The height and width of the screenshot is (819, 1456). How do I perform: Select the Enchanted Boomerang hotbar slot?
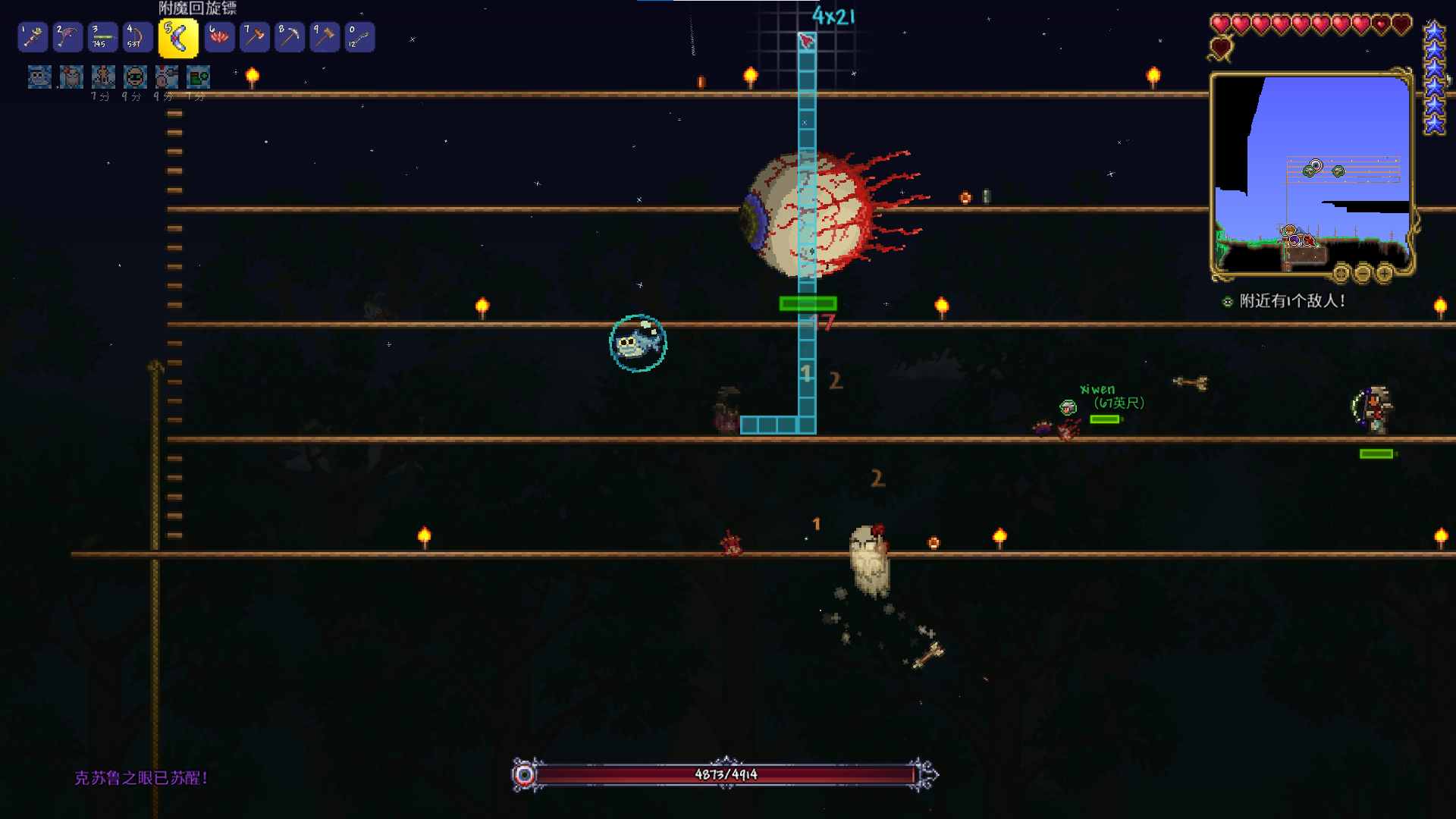click(178, 38)
